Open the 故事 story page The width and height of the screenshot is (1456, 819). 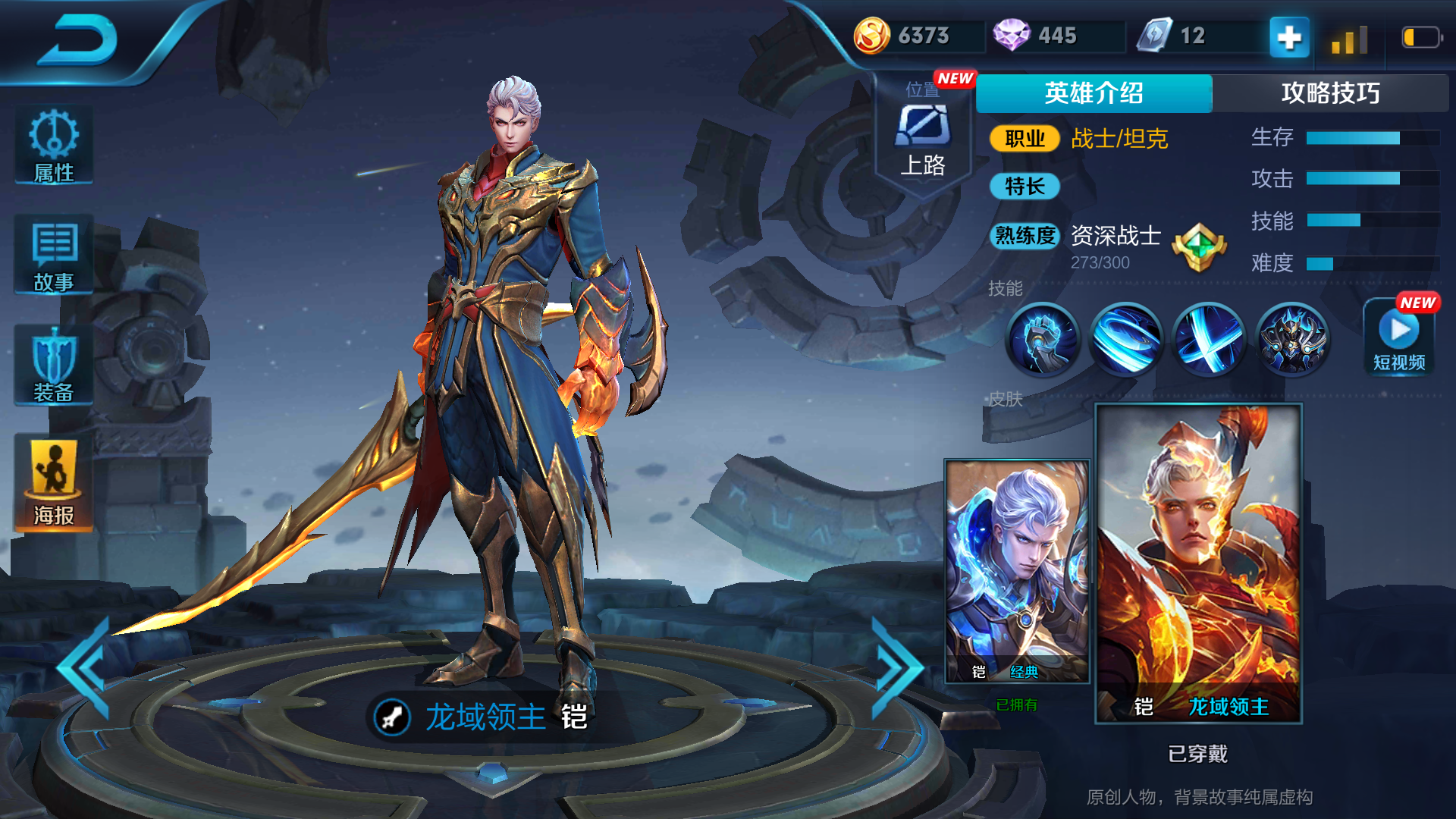click(x=54, y=256)
